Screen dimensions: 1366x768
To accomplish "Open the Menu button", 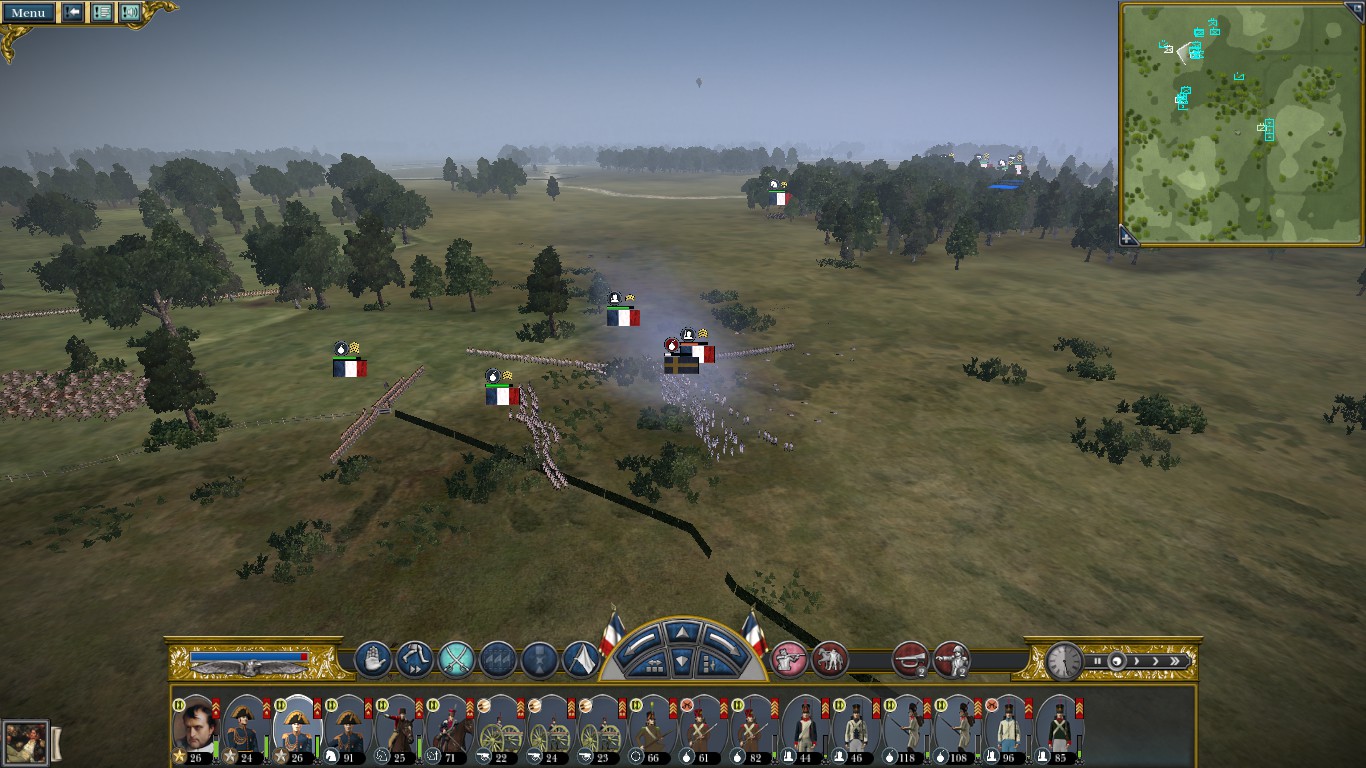I will point(28,12).
